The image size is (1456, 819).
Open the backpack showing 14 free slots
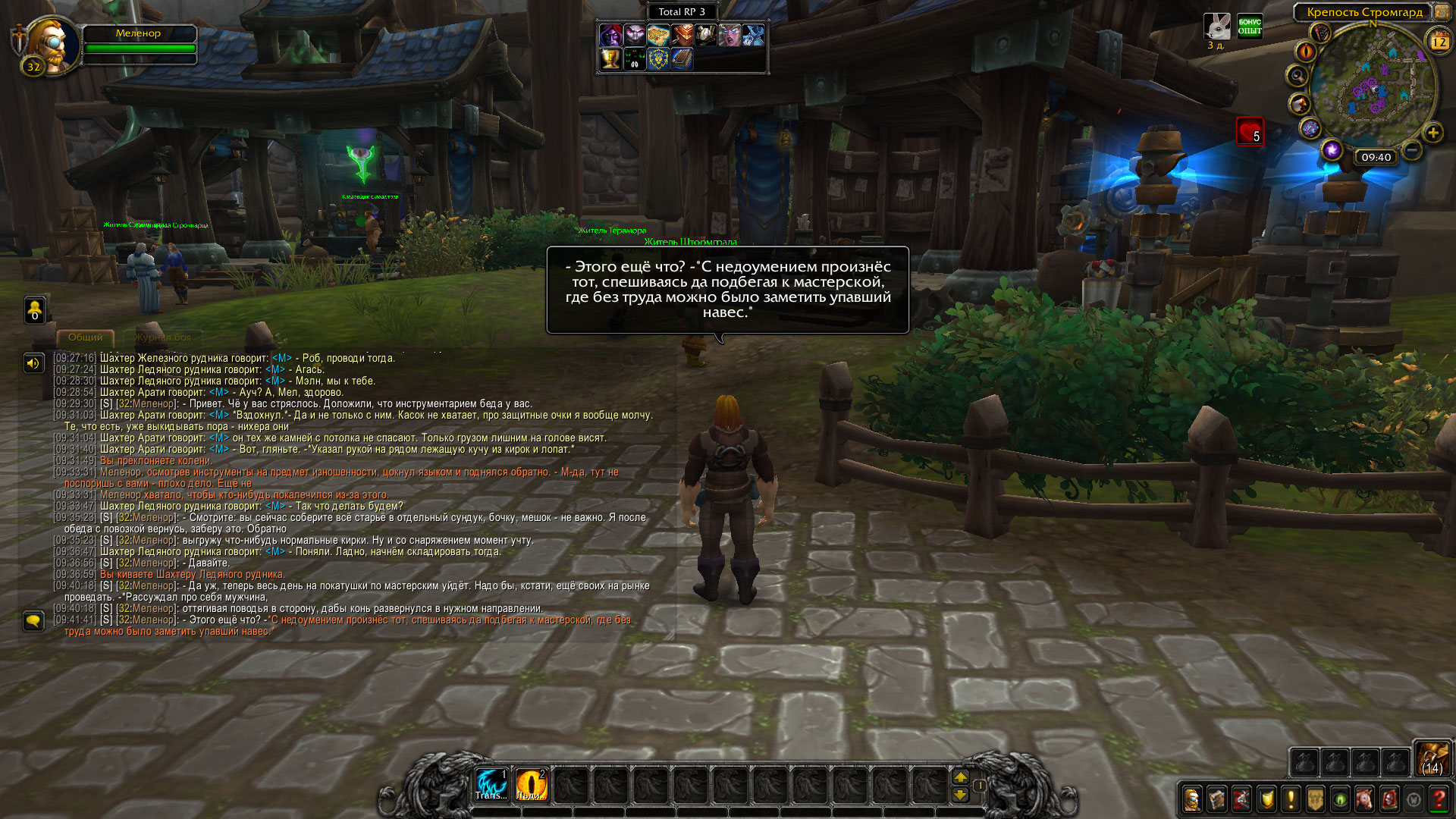(x=1432, y=758)
